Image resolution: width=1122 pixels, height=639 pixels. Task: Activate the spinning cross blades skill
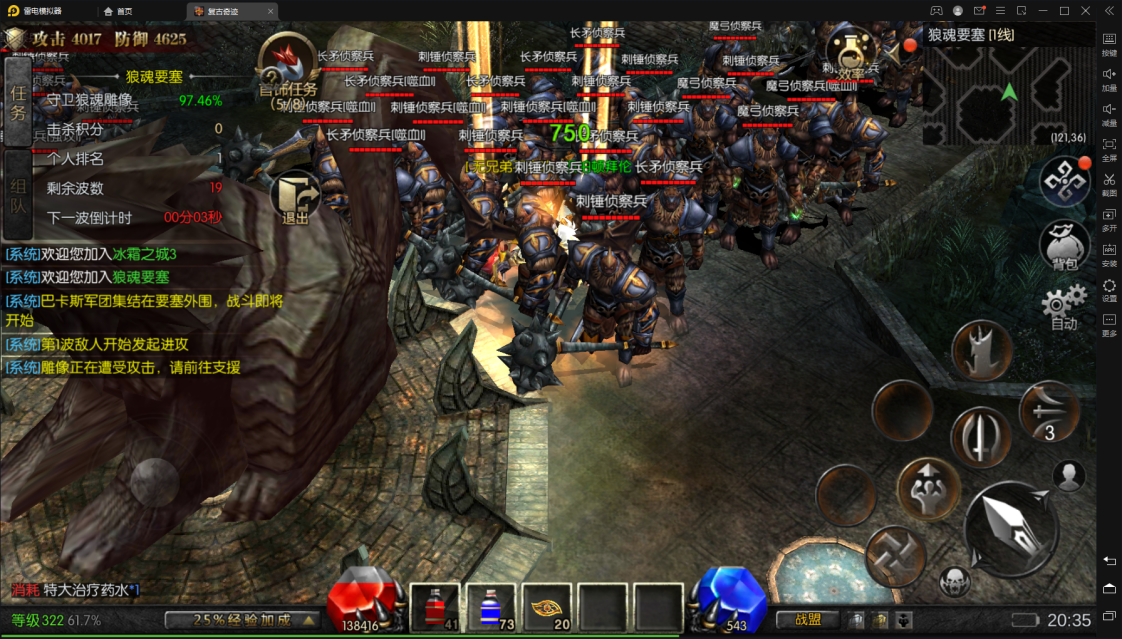[895, 555]
